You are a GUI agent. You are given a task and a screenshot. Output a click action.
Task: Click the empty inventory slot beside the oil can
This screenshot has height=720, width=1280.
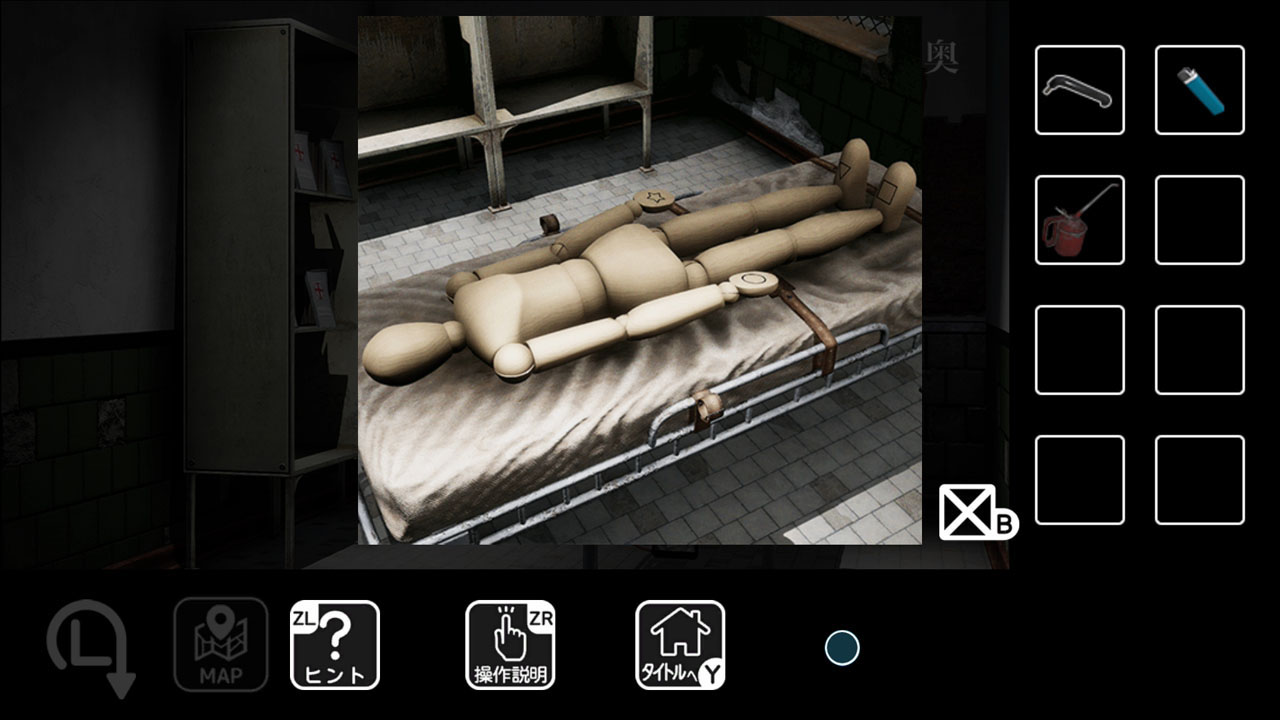click(1199, 219)
